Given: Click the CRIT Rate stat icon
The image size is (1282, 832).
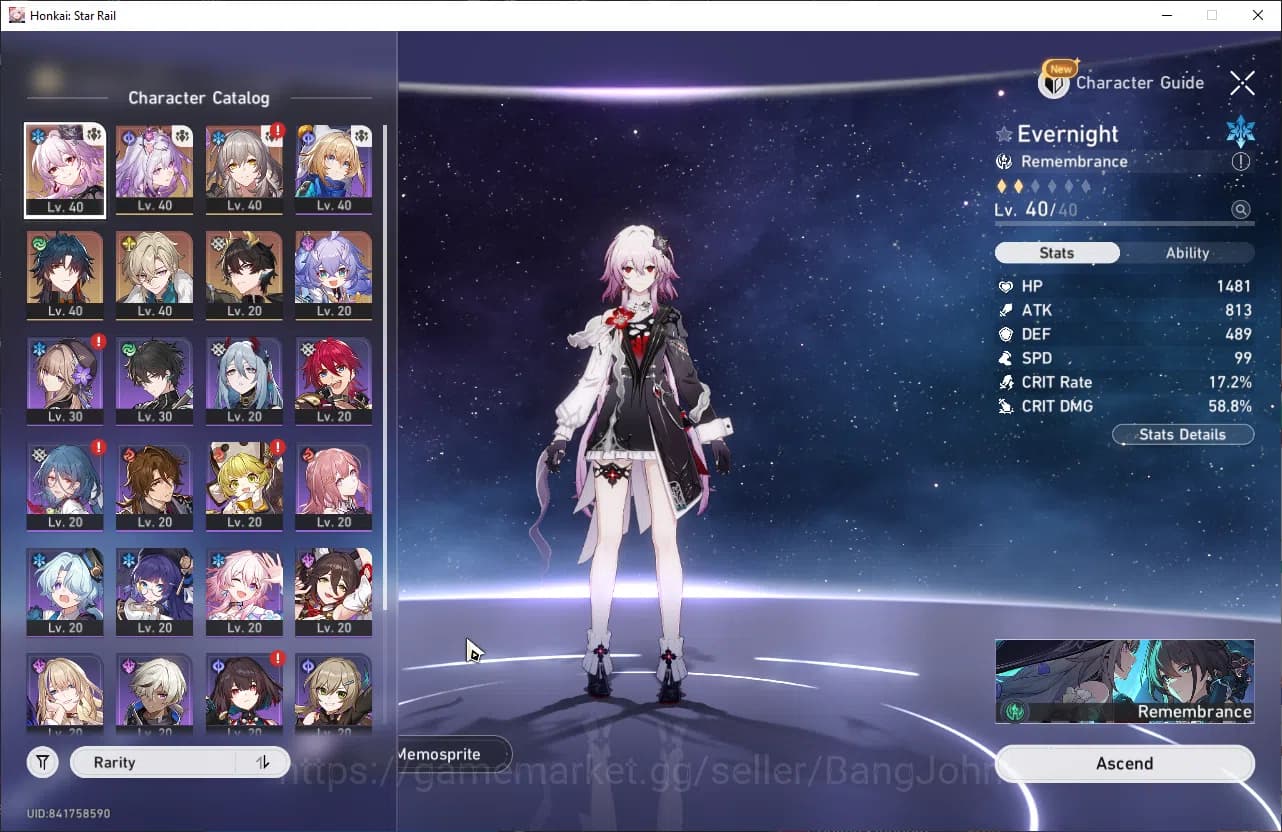Looking at the screenshot, I should coord(1006,382).
